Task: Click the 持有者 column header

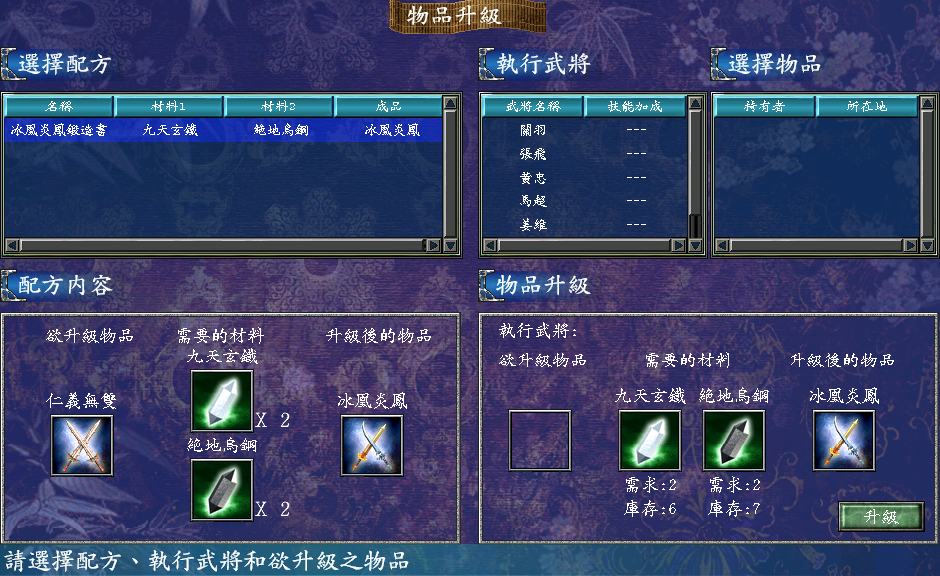Action: pos(765,106)
